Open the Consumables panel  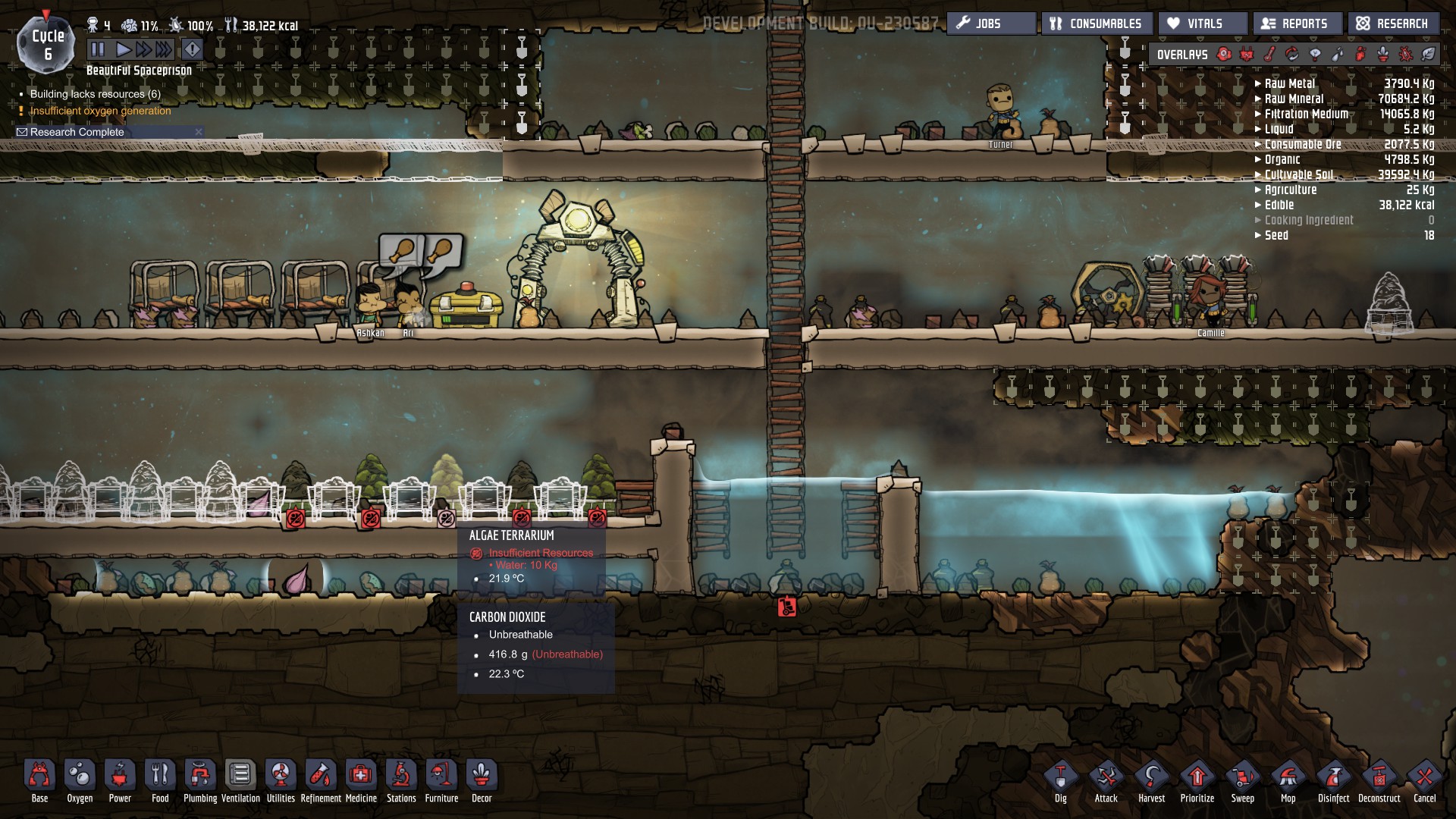point(1097,24)
